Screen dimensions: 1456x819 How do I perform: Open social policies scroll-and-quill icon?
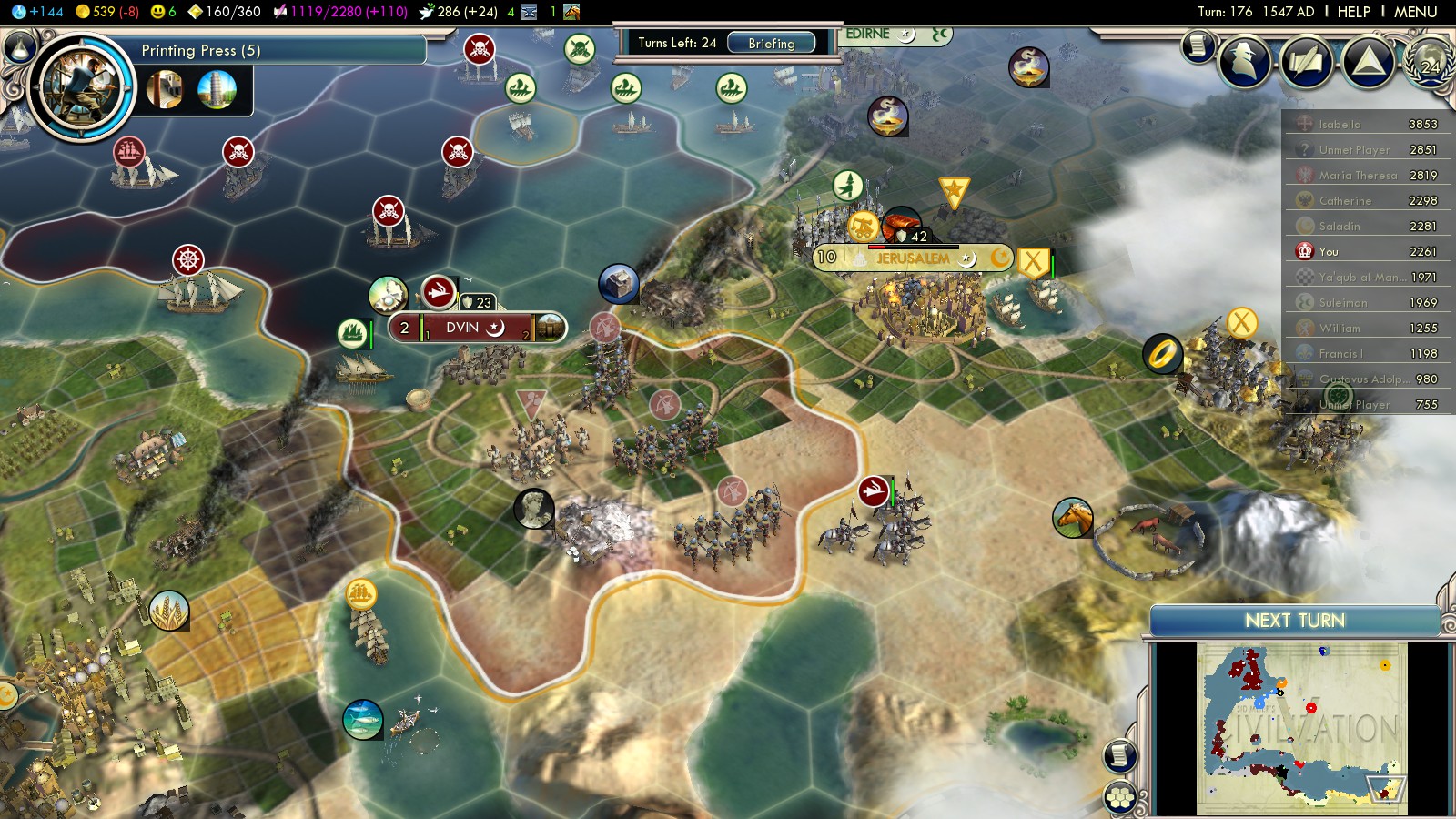pyautogui.click(x=1306, y=62)
